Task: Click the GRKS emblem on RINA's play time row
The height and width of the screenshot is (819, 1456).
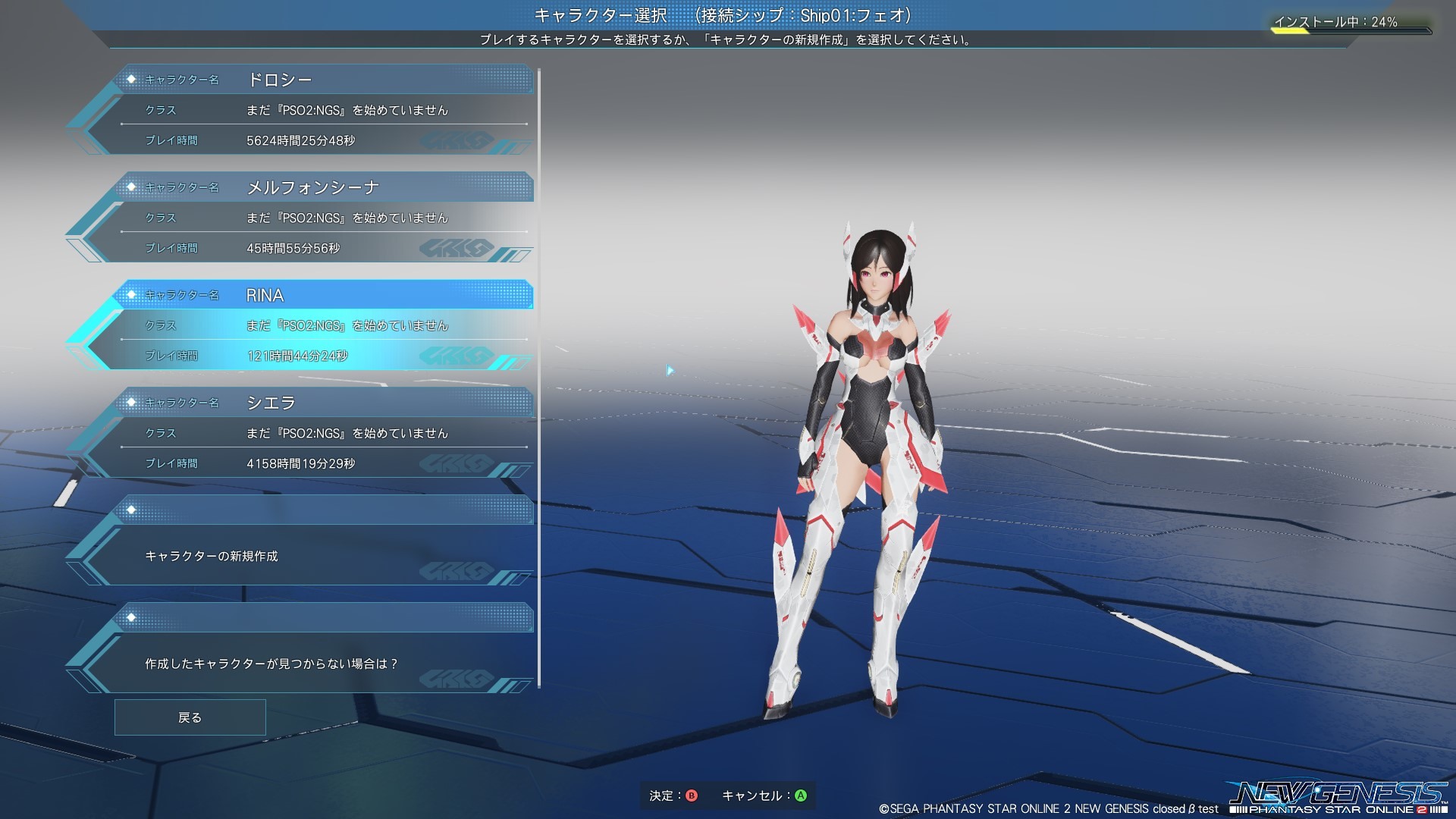Action: 455,355
